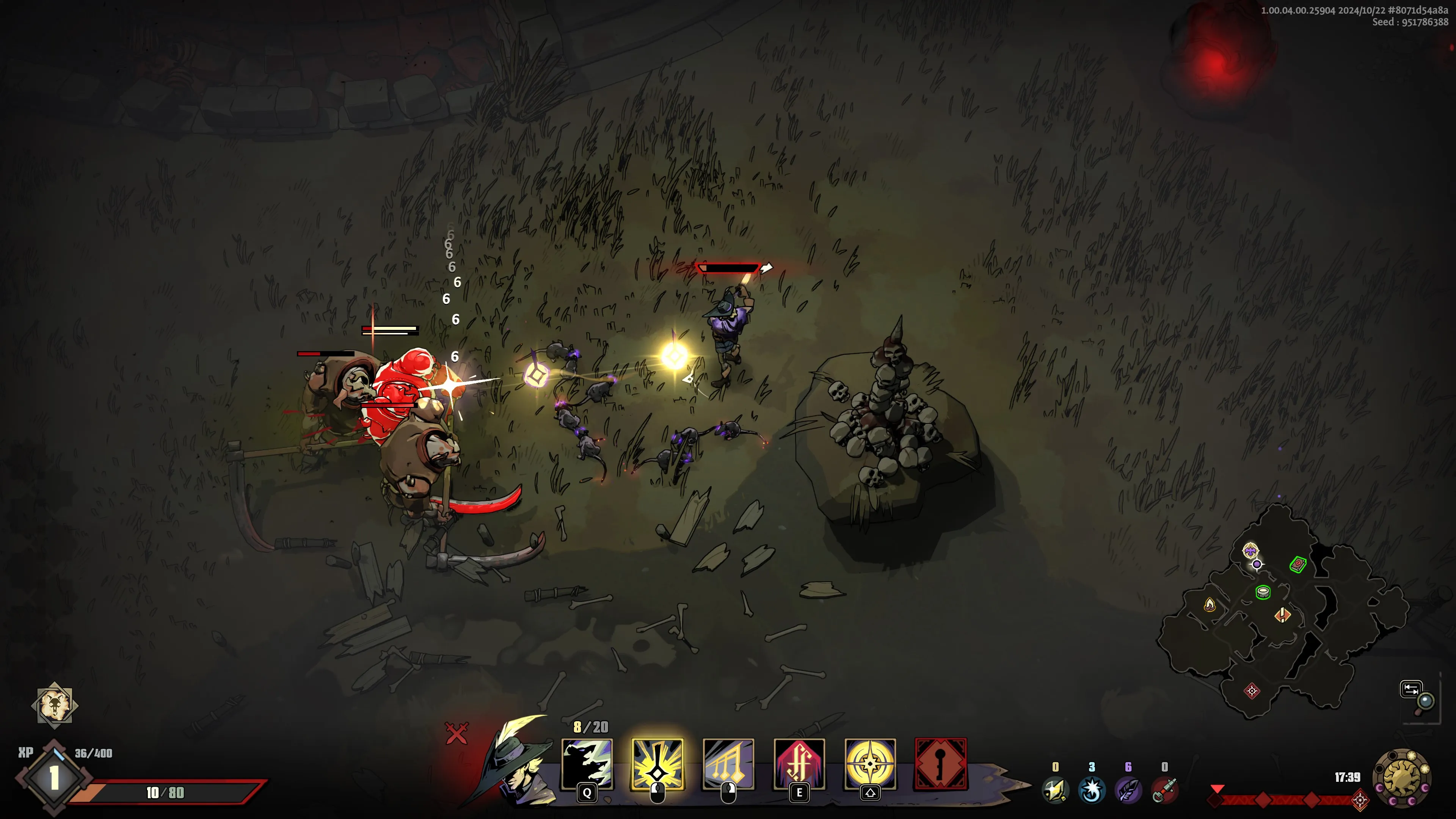The width and height of the screenshot is (1456, 819).
Task: Click the yellow crystal shard resource icon
Action: click(1055, 789)
